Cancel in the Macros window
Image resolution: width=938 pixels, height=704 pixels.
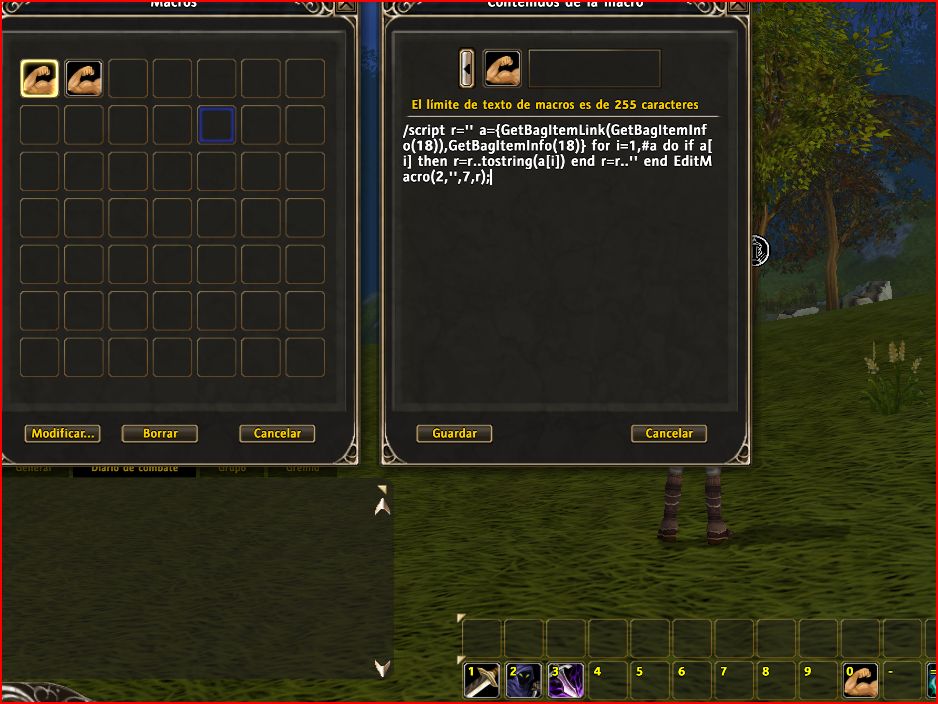(277, 434)
